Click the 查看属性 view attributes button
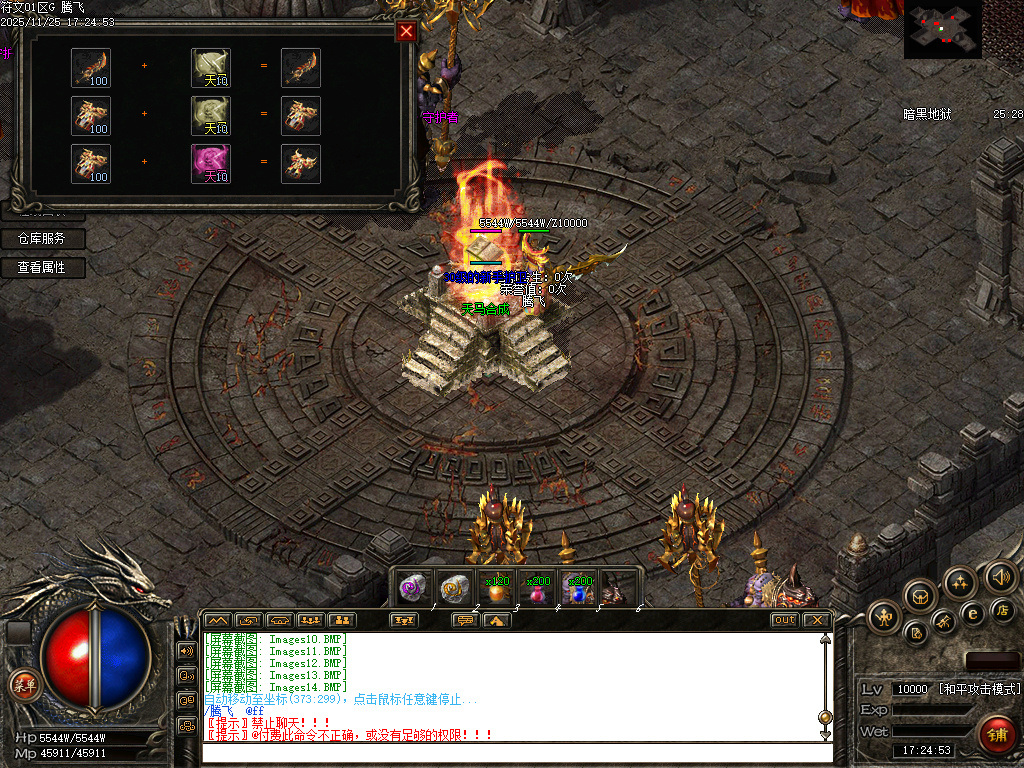 tap(42, 268)
